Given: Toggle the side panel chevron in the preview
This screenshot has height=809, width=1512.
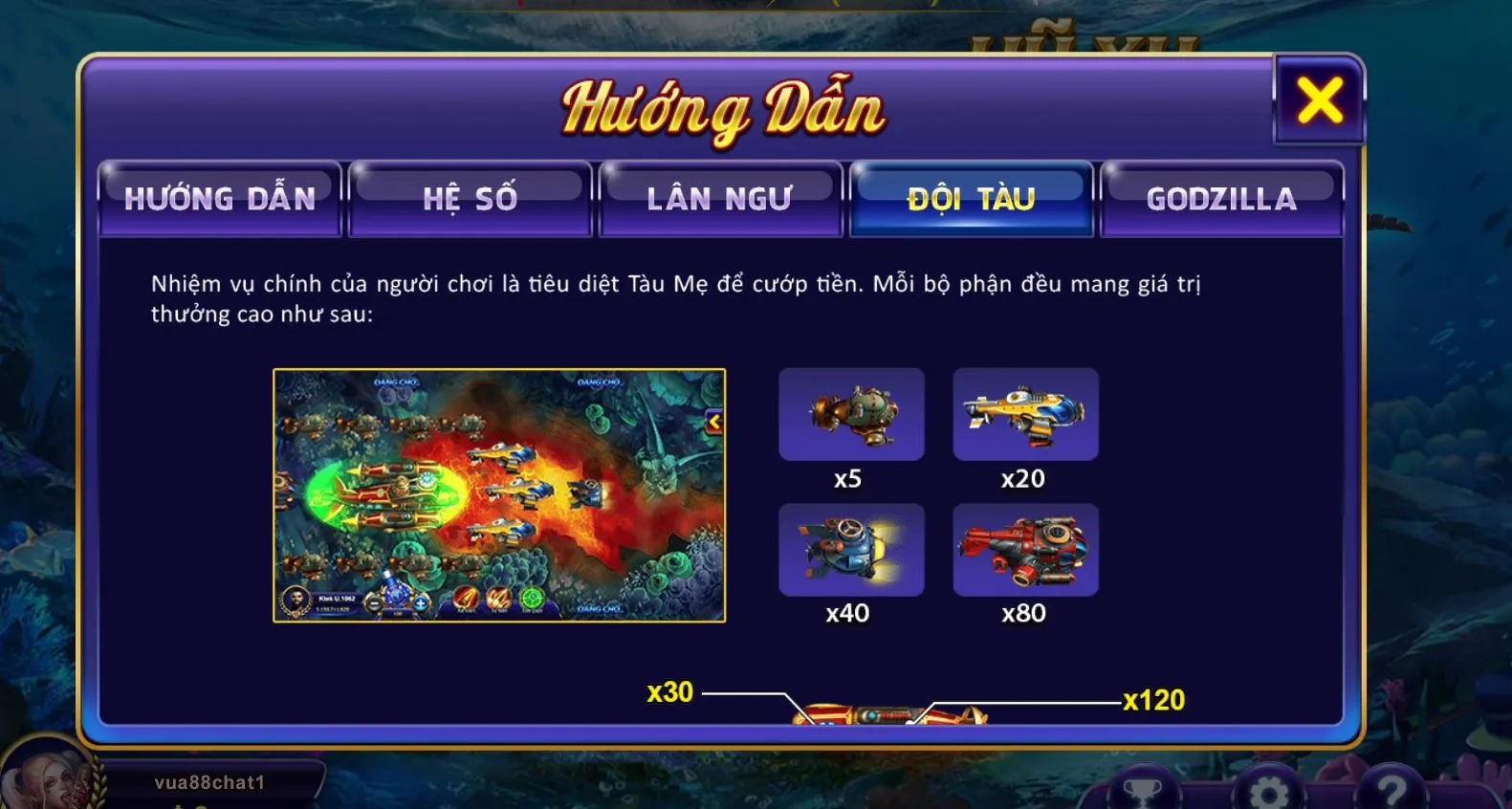Looking at the screenshot, I should coord(716,419).
